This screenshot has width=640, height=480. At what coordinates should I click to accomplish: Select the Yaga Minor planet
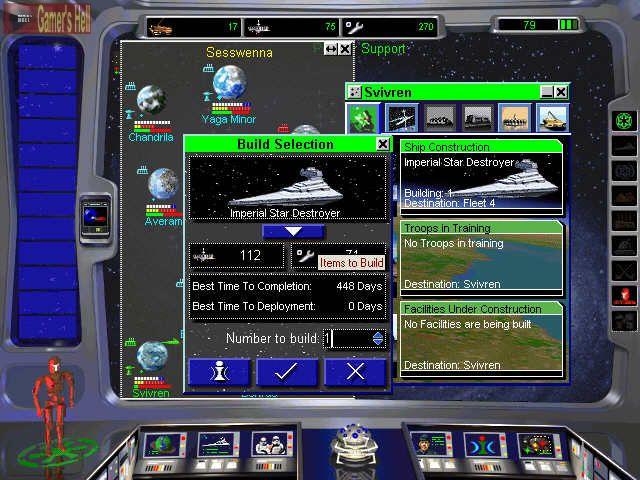pyautogui.click(x=229, y=84)
